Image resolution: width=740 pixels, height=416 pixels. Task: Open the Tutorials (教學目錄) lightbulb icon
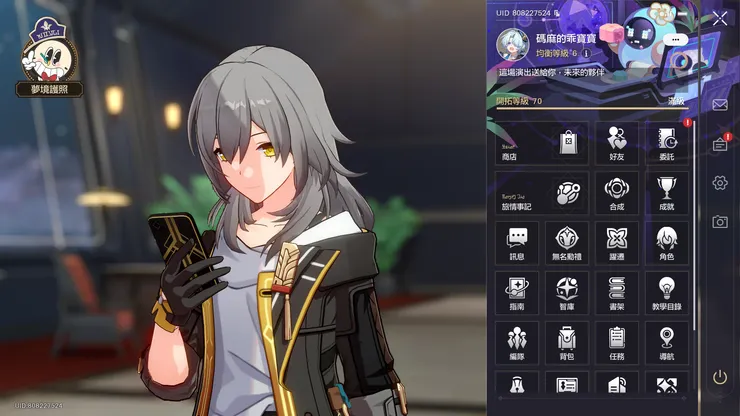pyautogui.click(x=666, y=293)
